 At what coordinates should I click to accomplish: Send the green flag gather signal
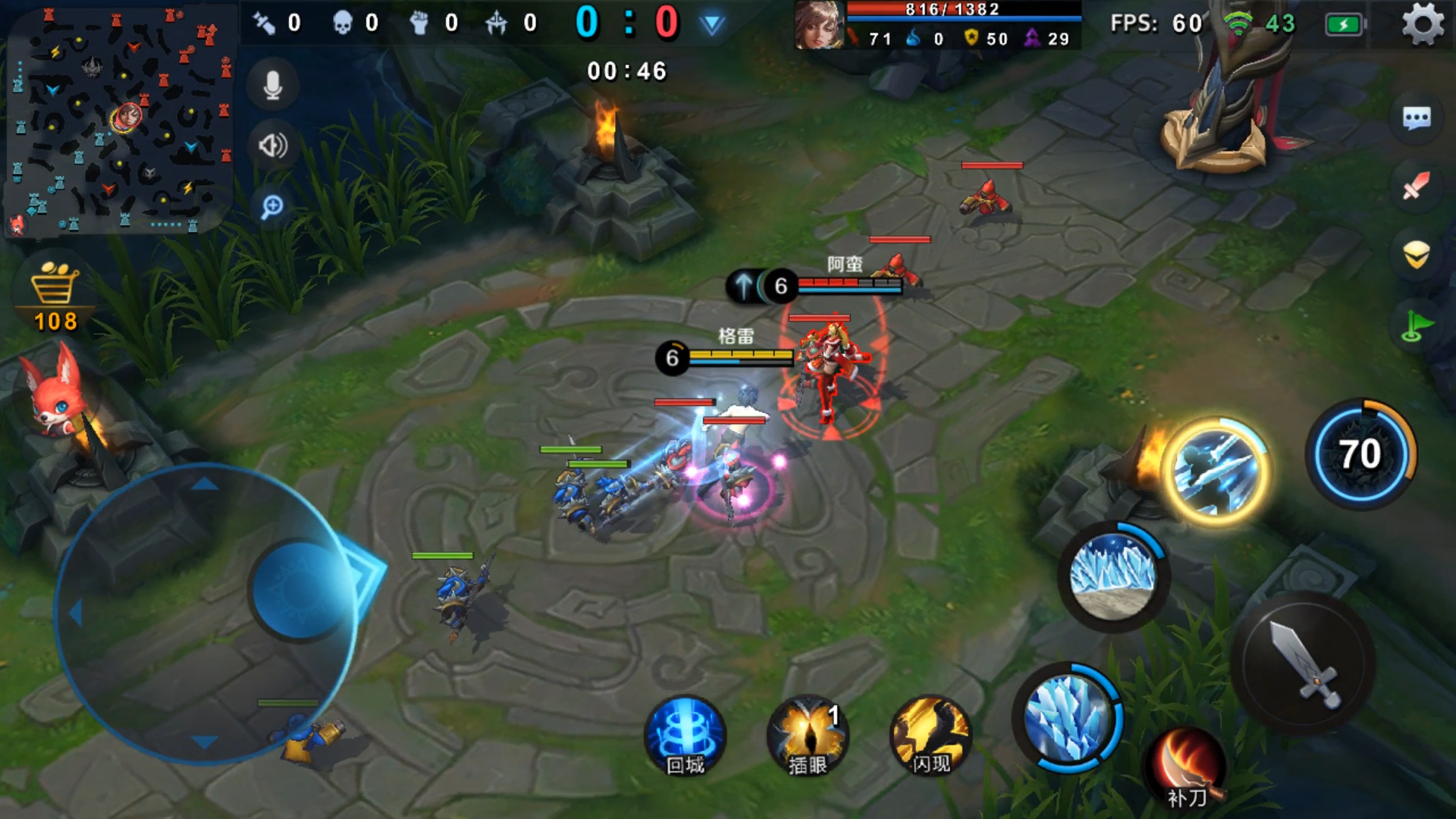(1416, 326)
